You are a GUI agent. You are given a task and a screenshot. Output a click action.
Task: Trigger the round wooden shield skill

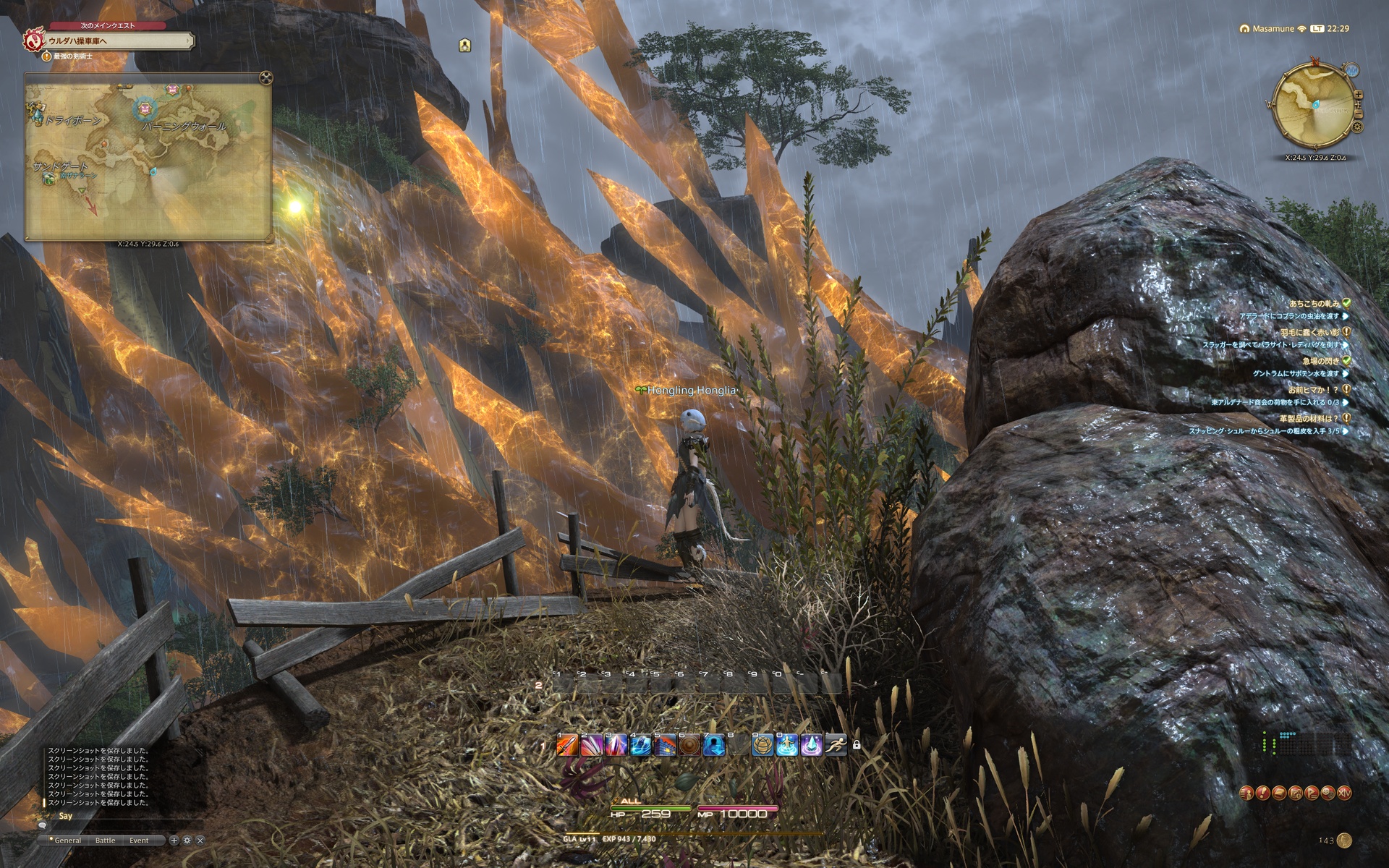click(689, 744)
